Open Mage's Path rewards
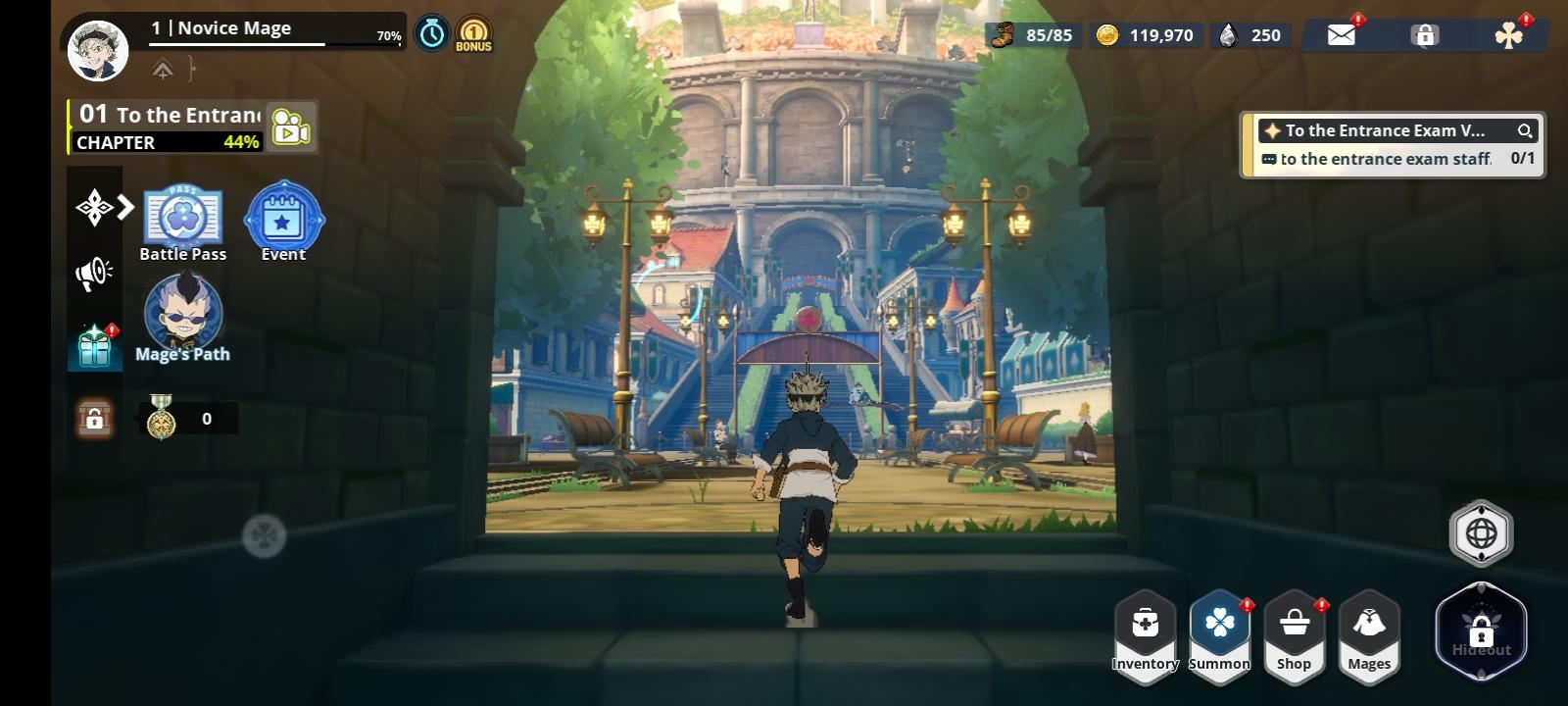 182,314
